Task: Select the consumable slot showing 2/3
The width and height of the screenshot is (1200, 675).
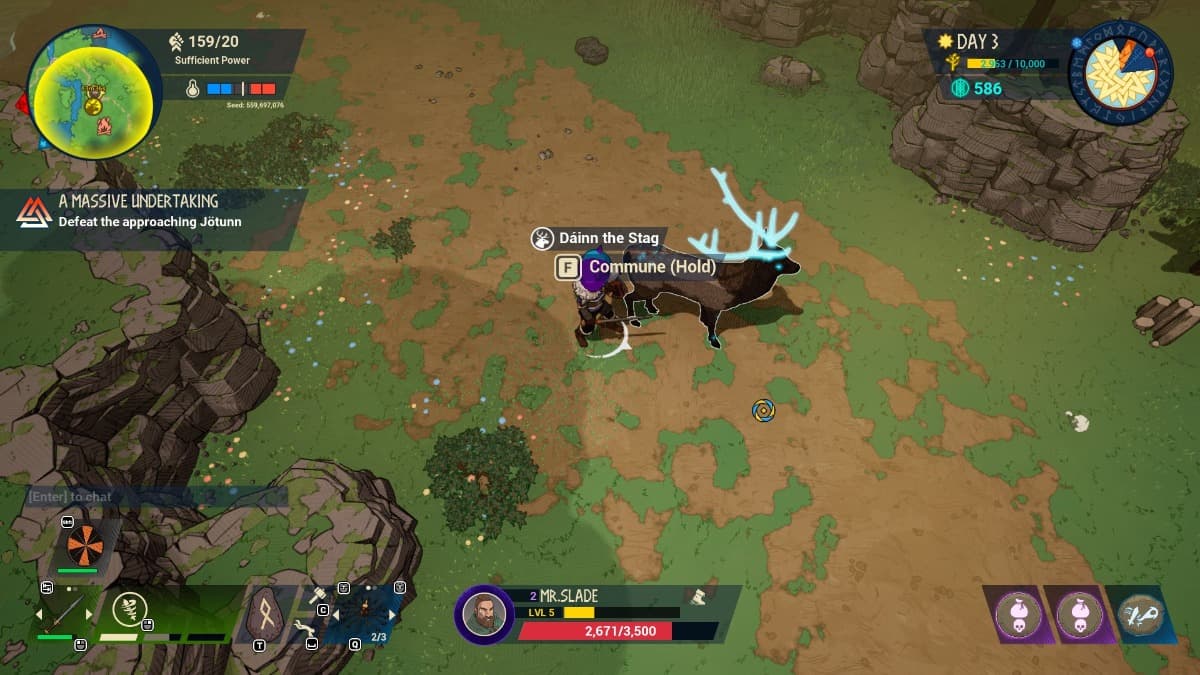Action: (365, 611)
